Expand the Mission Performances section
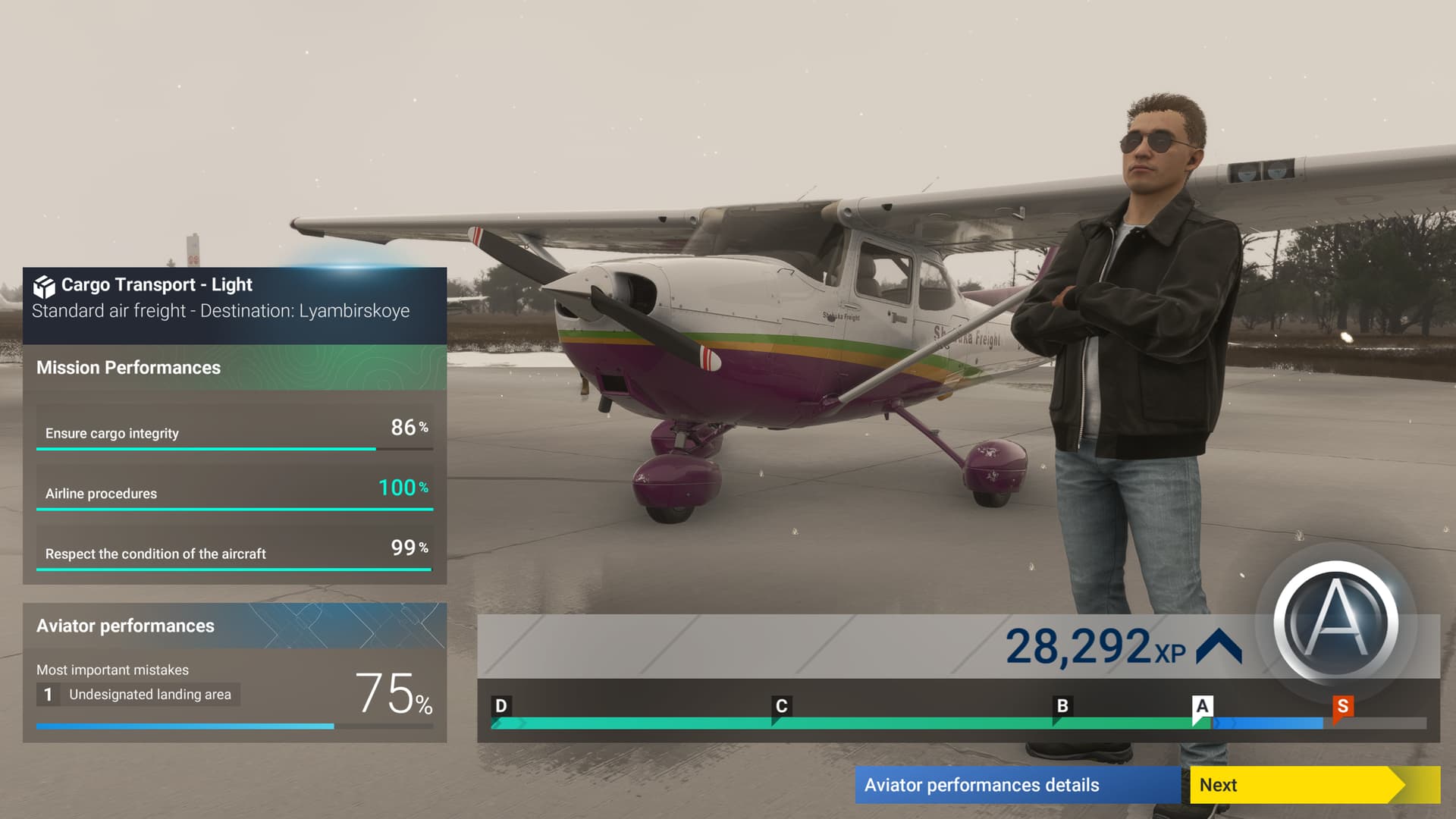 (x=129, y=368)
